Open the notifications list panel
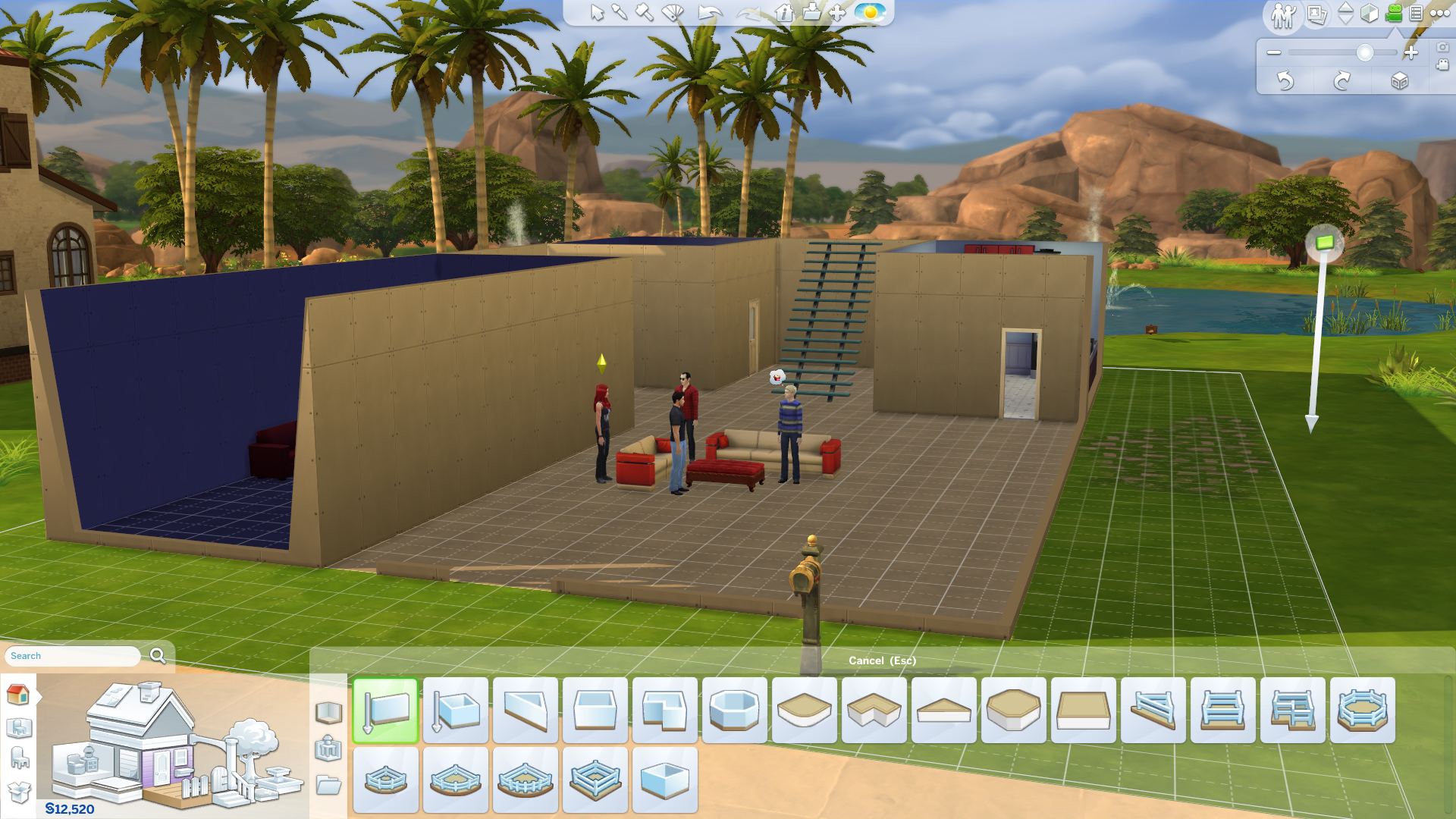This screenshot has width=1456, height=819. 1415,12
